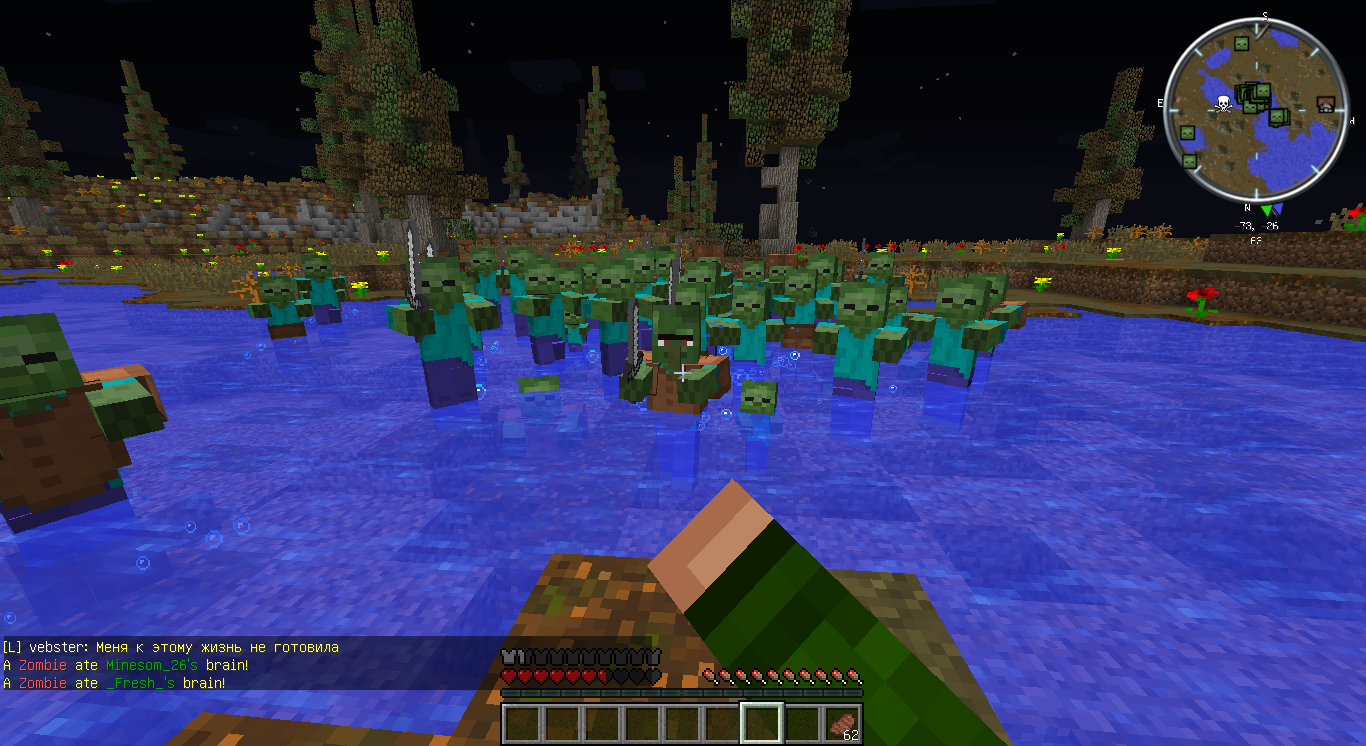Select the meat stack of 62 in the hotbar
This screenshot has height=746, width=1366.
pyautogui.click(x=843, y=722)
